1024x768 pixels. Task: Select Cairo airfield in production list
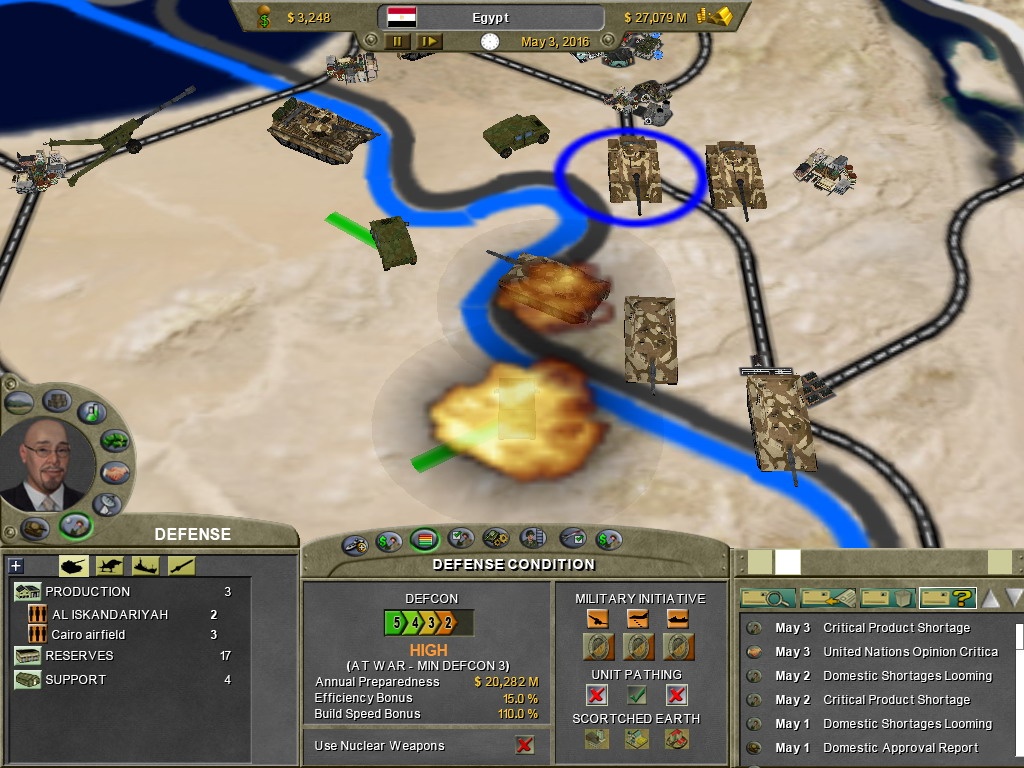[x=88, y=635]
